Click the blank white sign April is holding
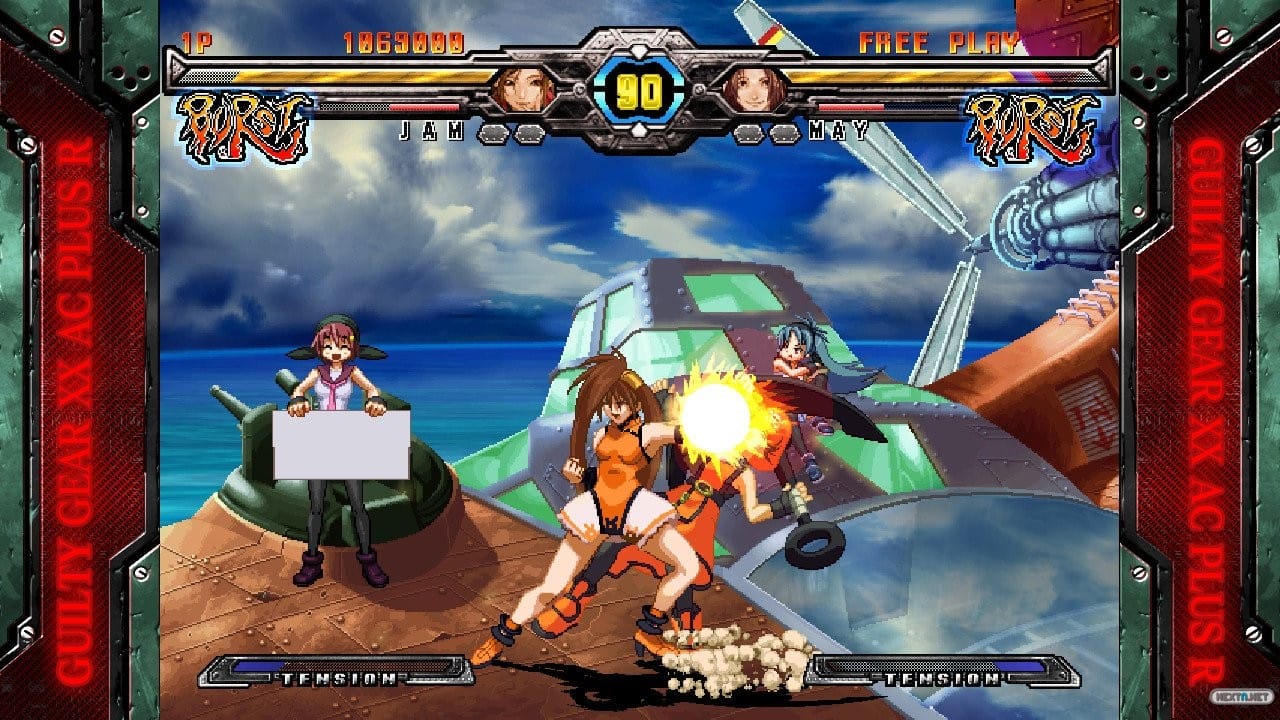The height and width of the screenshot is (720, 1280). (x=340, y=445)
